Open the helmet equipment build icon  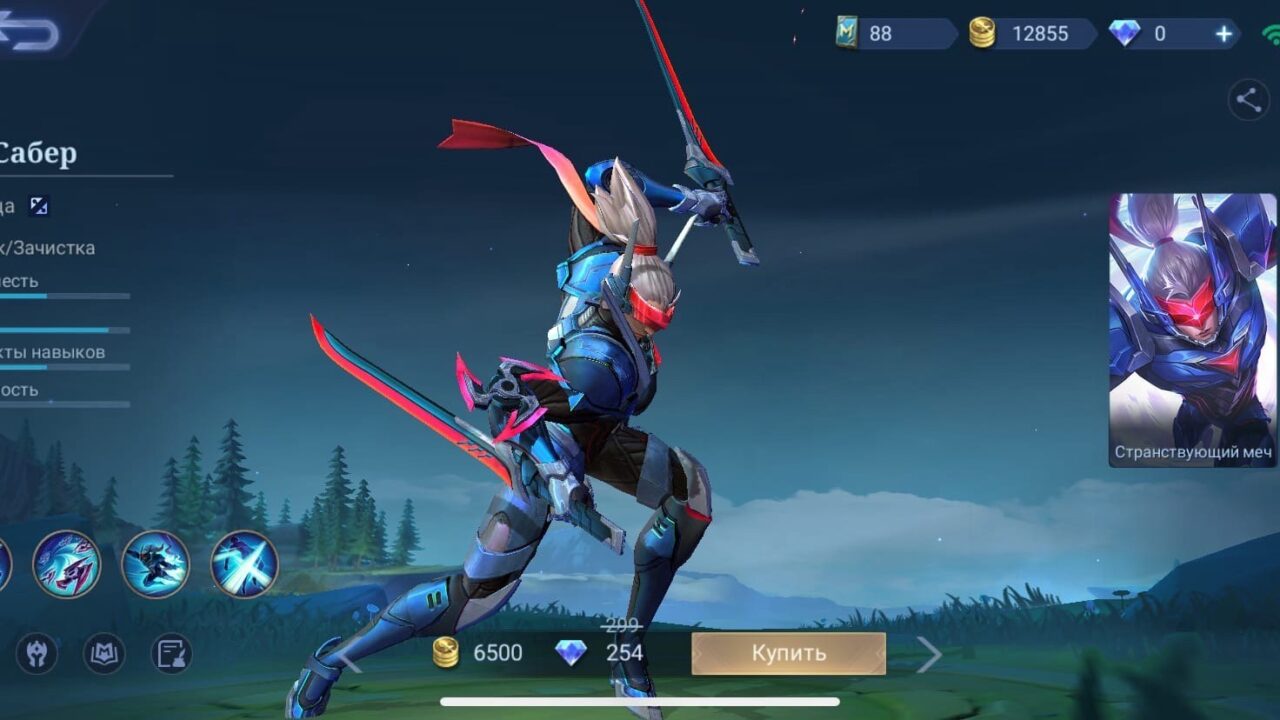37,654
